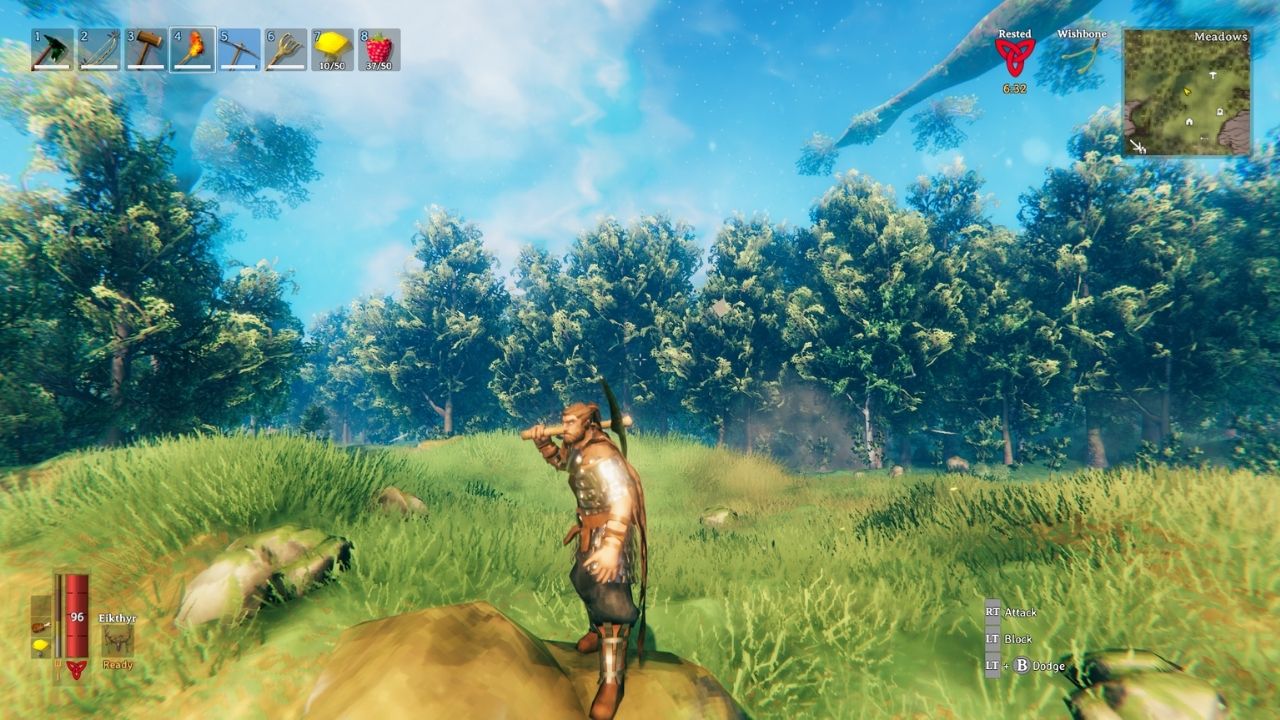Click the house marker on the minimap
Screen dimensions: 1280x720
coord(1190,122)
